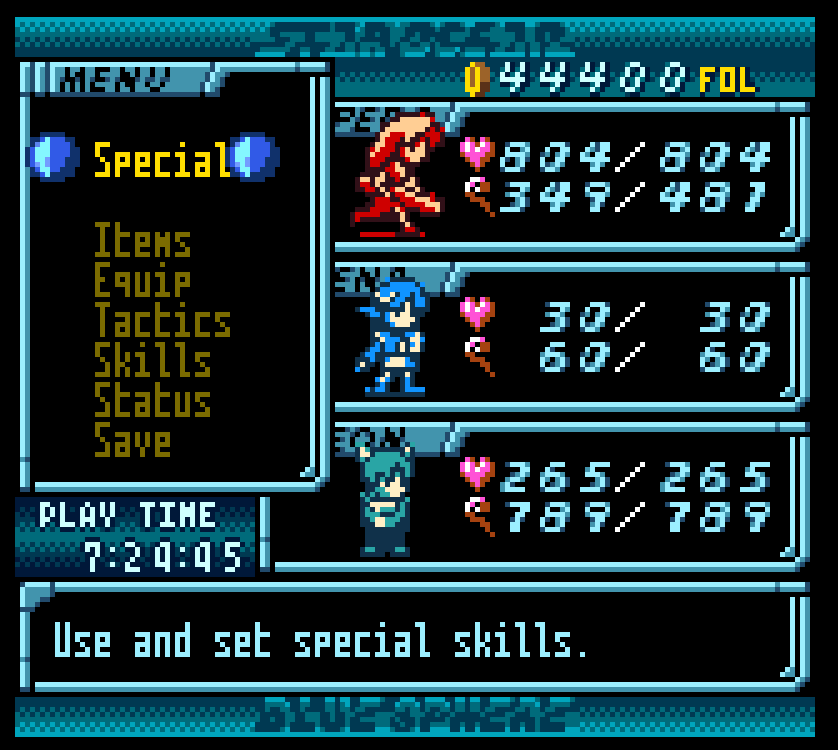Choose the teal-haired party member panel
838x750 pixels.
570,498
